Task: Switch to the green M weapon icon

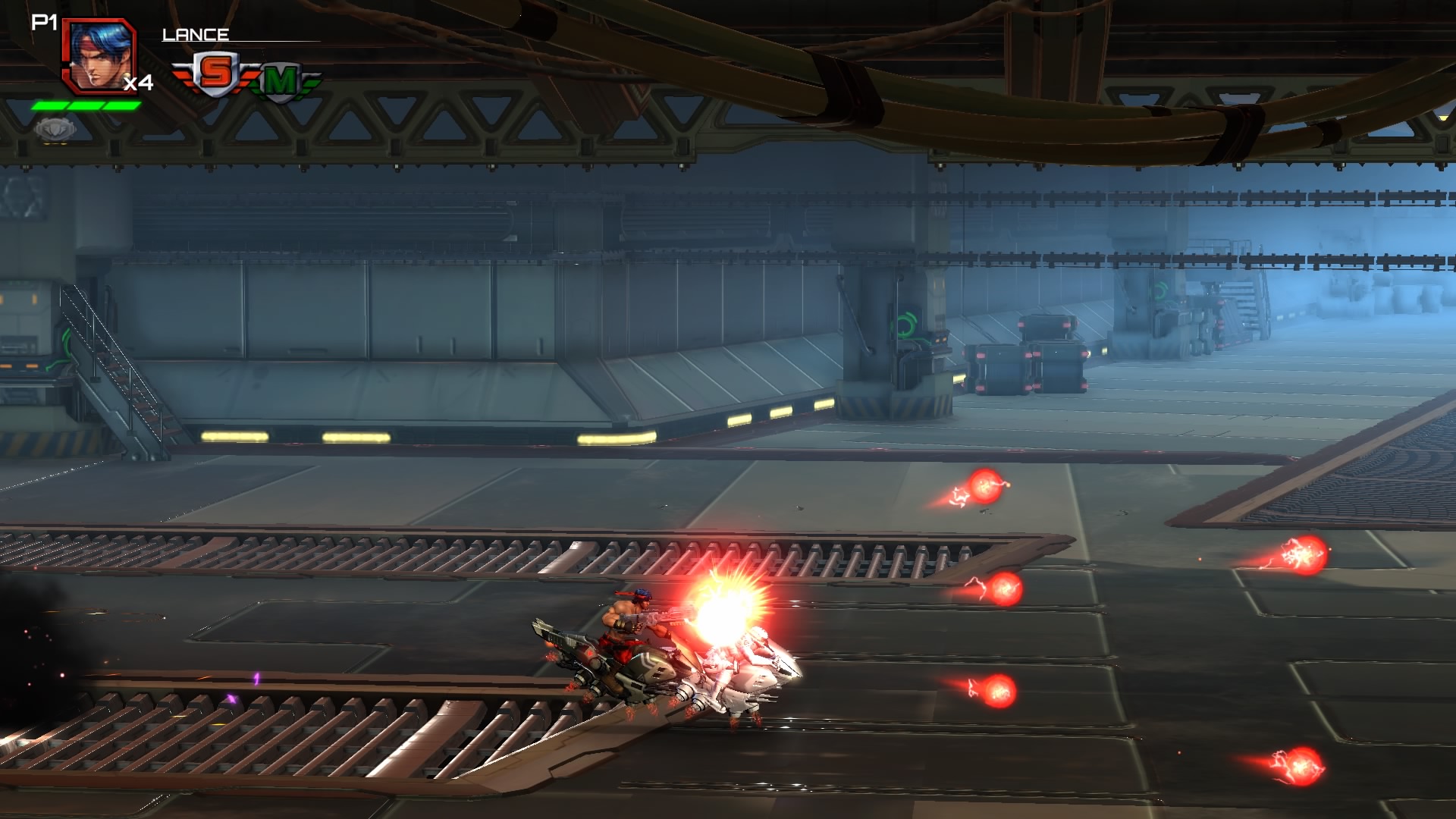Action: click(281, 80)
